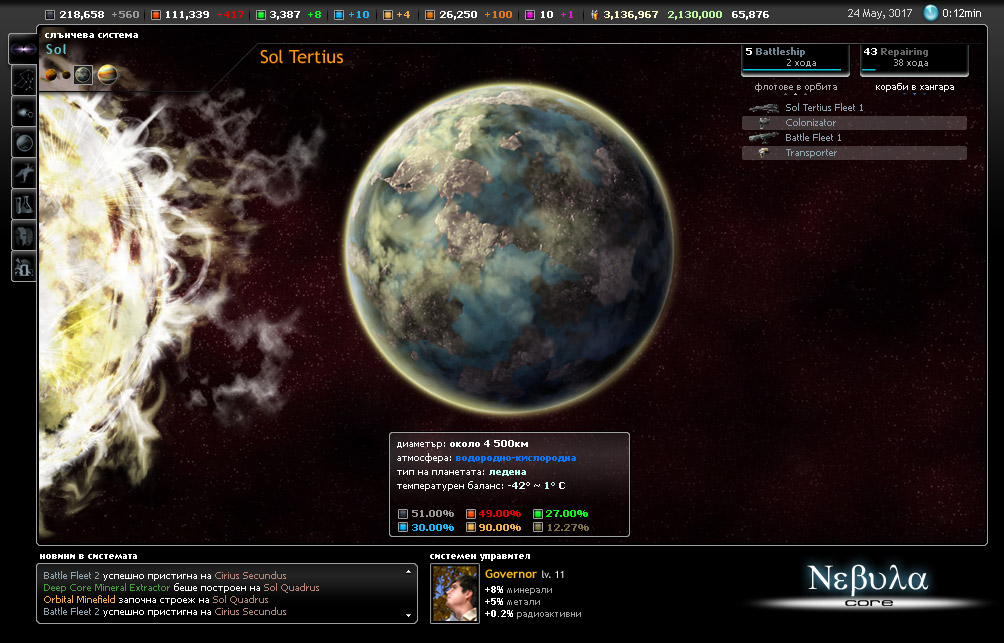
Task: Open the Repairing queue panel
Action: point(914,58)
